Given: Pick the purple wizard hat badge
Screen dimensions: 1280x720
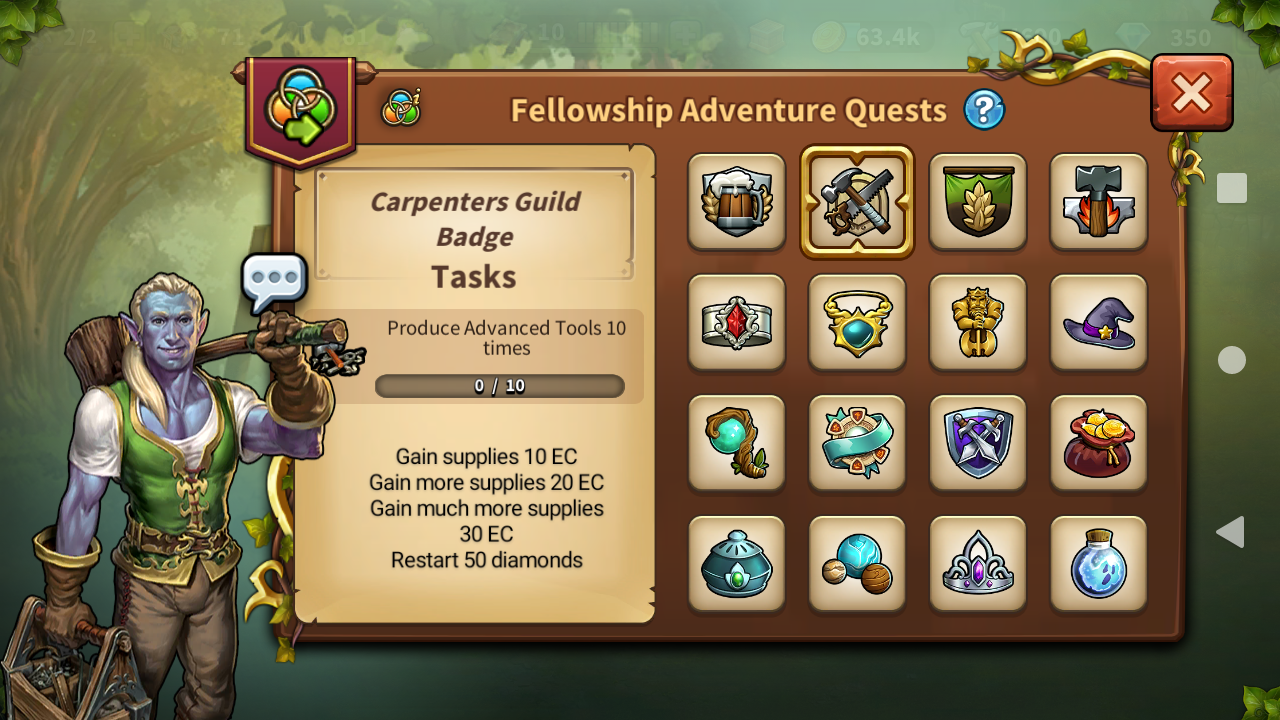Looking at the screenshot, I should pyautogui.click(x=1098, y=322).
